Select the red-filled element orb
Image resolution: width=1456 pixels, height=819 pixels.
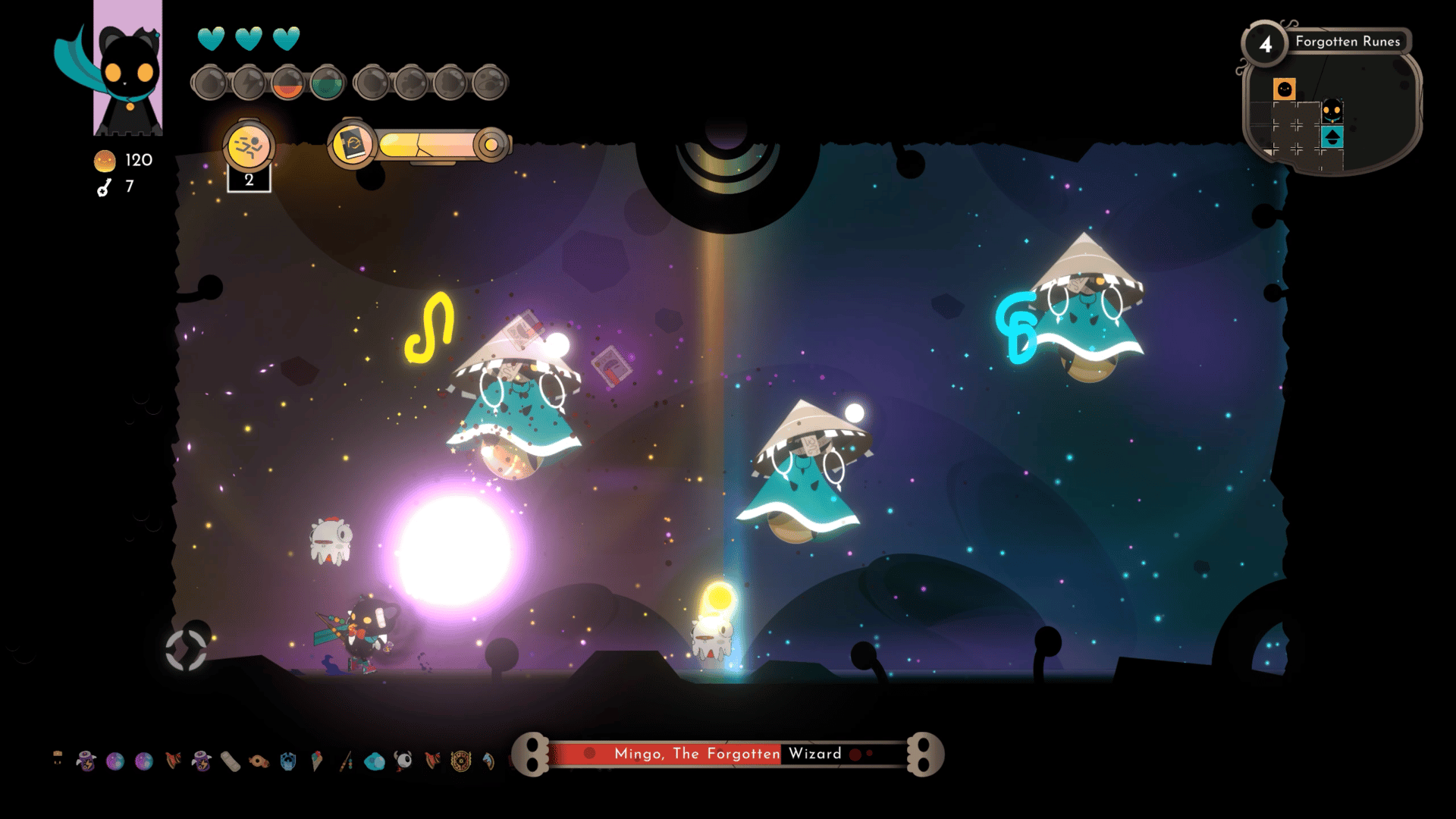coord(287,83)
